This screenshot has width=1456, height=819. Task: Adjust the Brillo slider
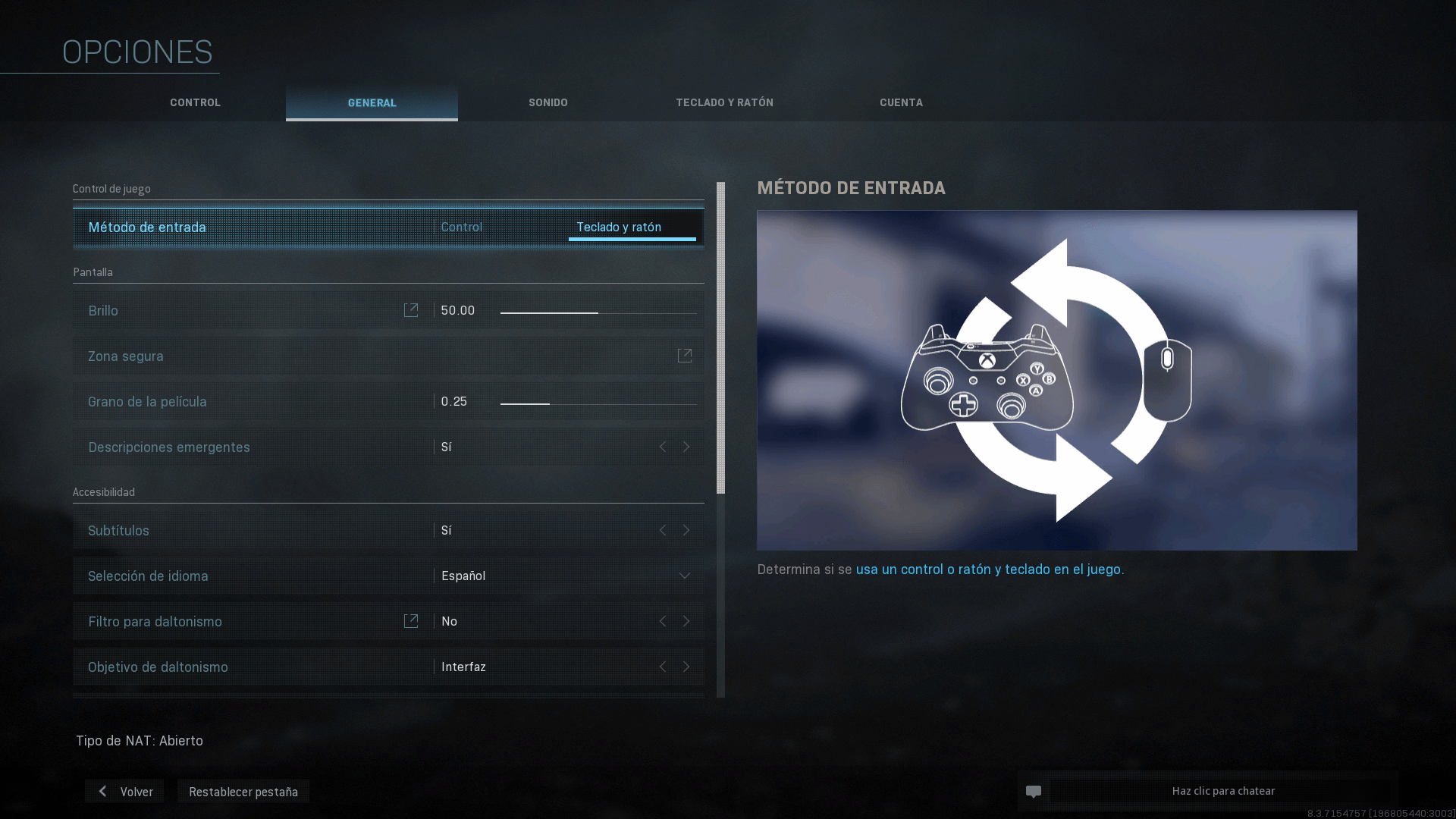coord(598,310)
